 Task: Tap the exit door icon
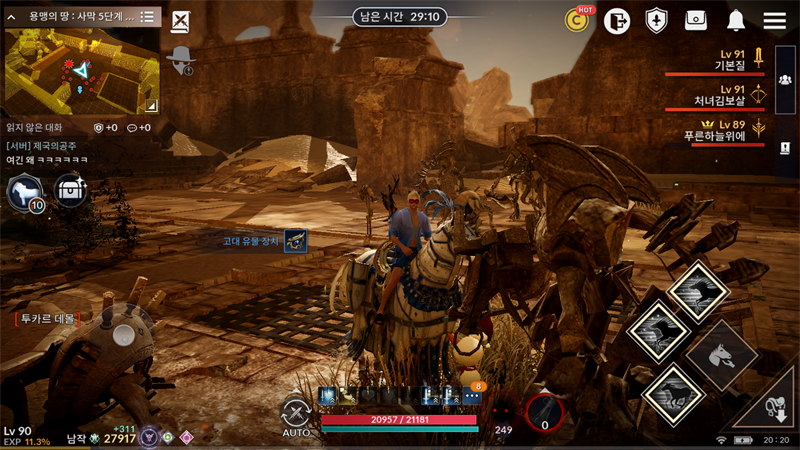617,20
